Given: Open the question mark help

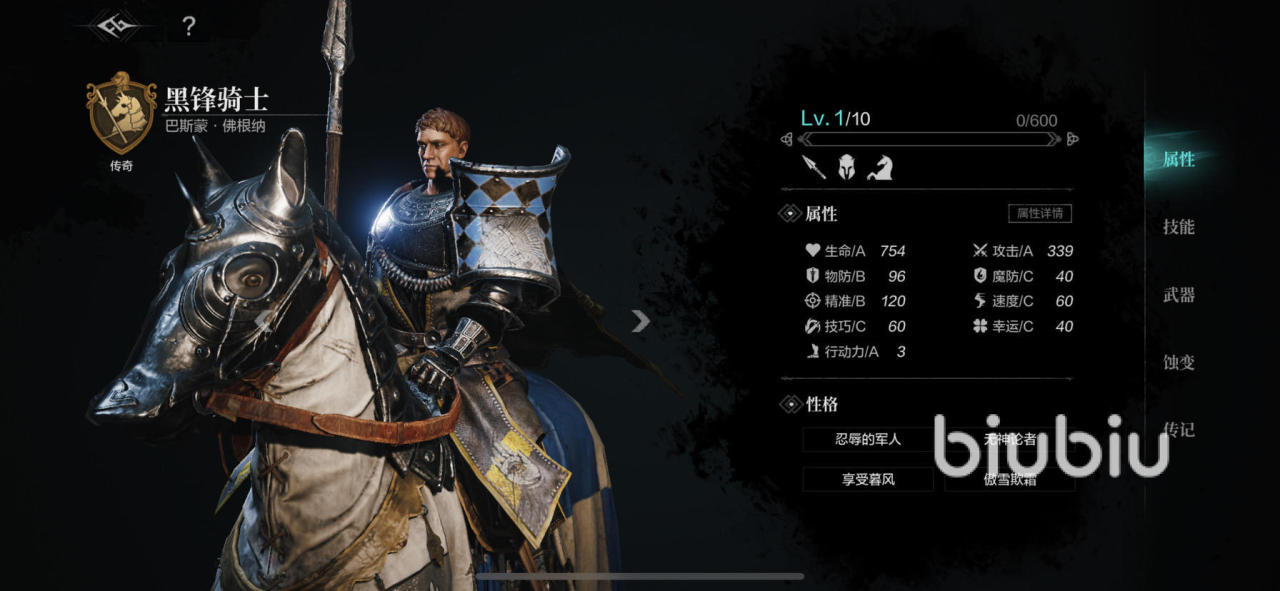Looking at the screenshot, I should point(188,26).
